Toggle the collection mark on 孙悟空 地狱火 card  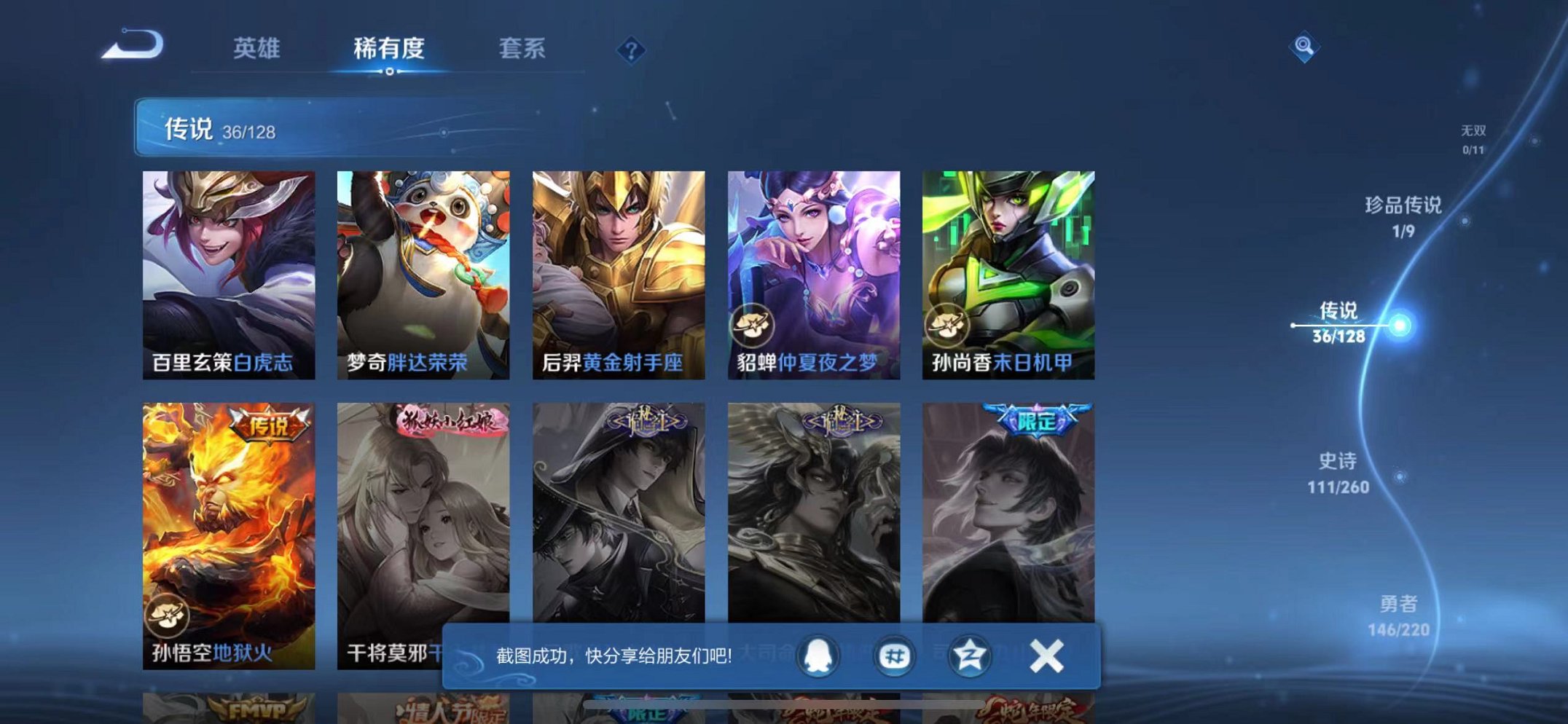(x=167, y=615)
